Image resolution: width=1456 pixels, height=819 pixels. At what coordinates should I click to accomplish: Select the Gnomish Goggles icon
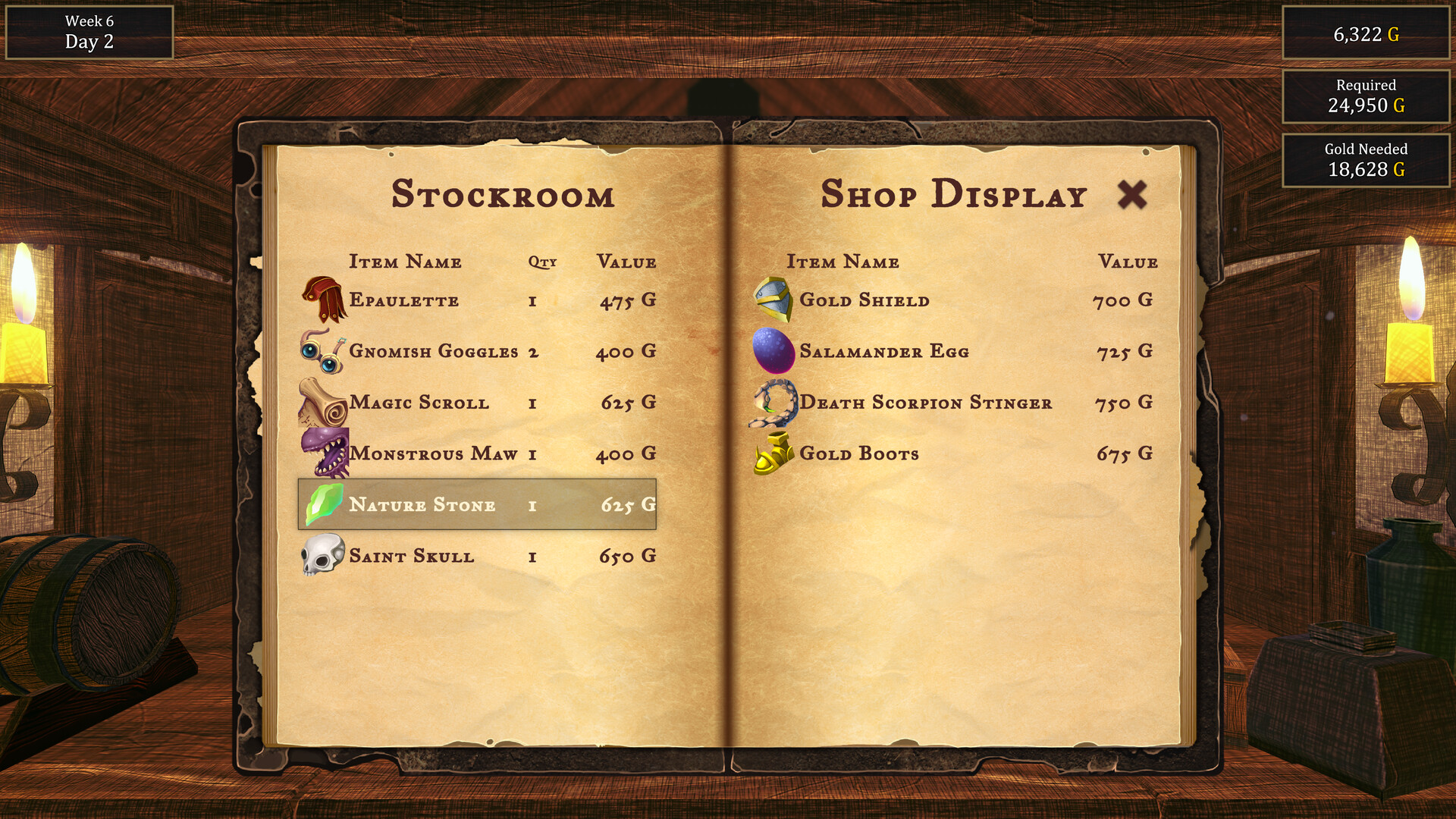322,351
